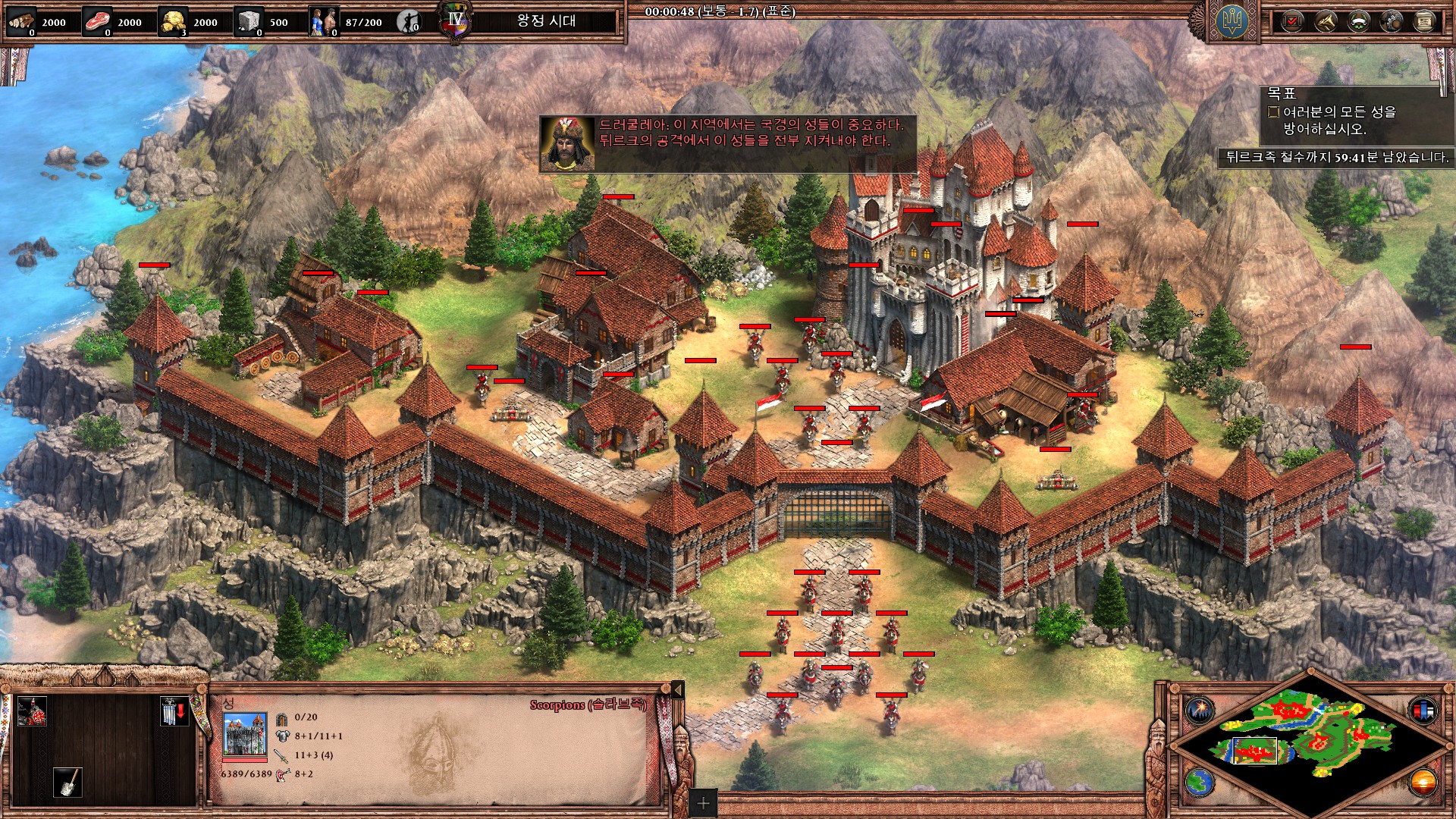Train the Boyar cavalry unit

click(x=32, y=711)
